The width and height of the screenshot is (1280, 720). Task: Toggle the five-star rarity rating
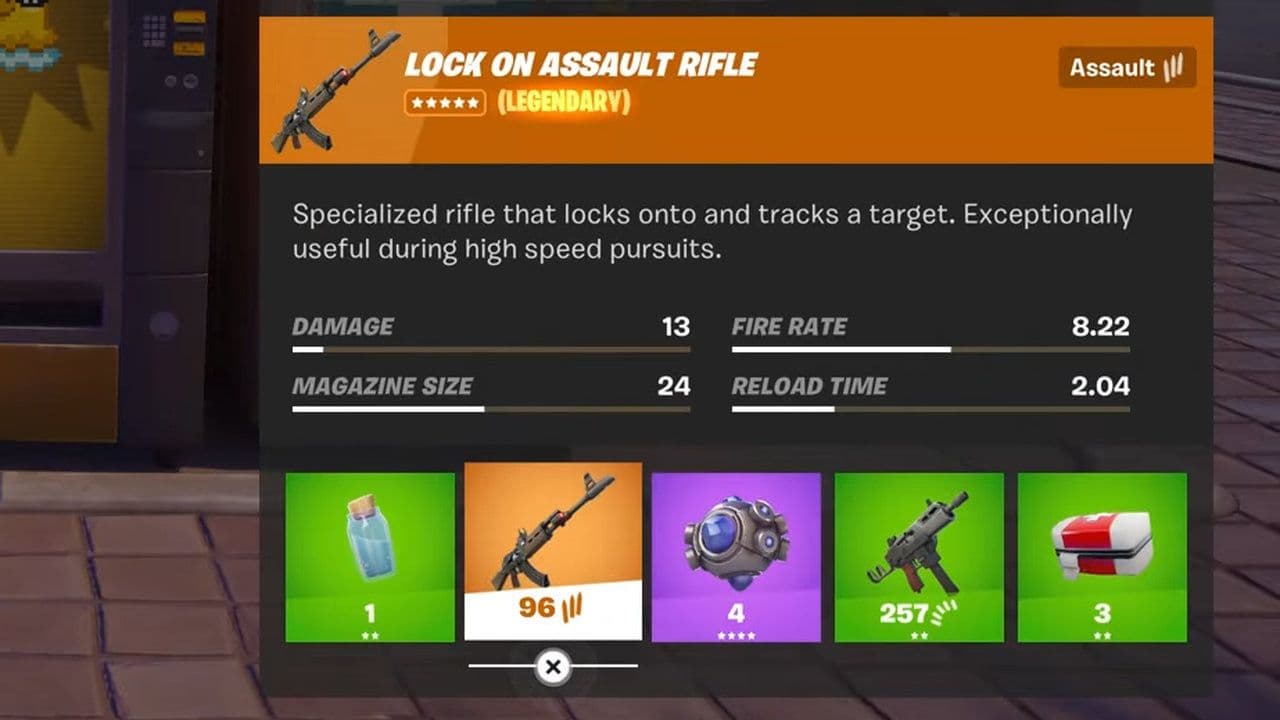(x=447, y=101)
